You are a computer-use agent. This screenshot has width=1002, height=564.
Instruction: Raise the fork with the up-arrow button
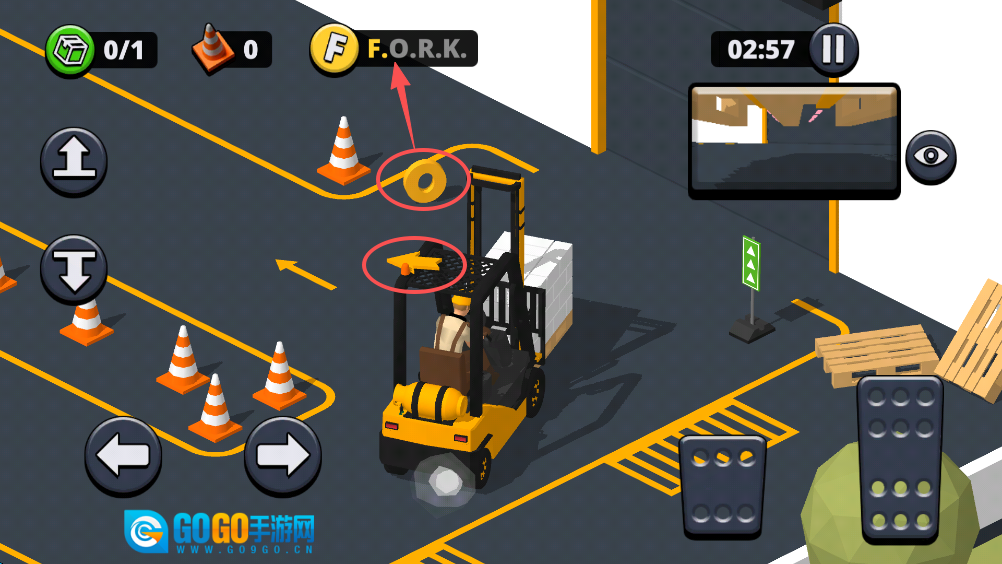[x=74, y=162]
